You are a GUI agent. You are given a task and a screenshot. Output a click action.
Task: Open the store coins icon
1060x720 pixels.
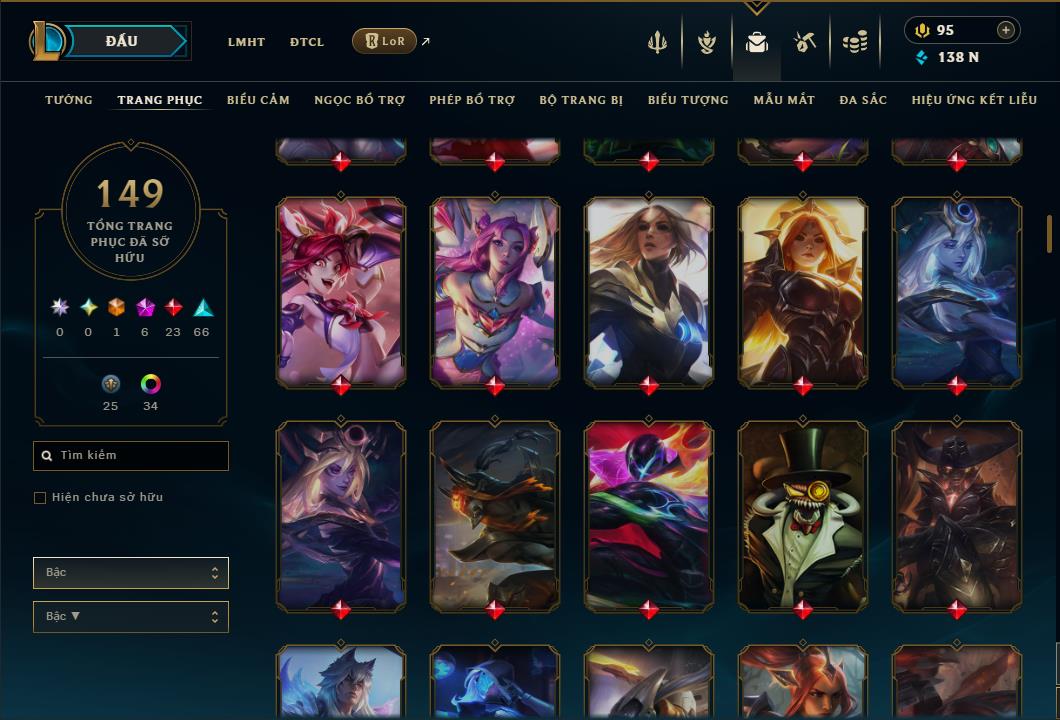(x=854, y=42)
